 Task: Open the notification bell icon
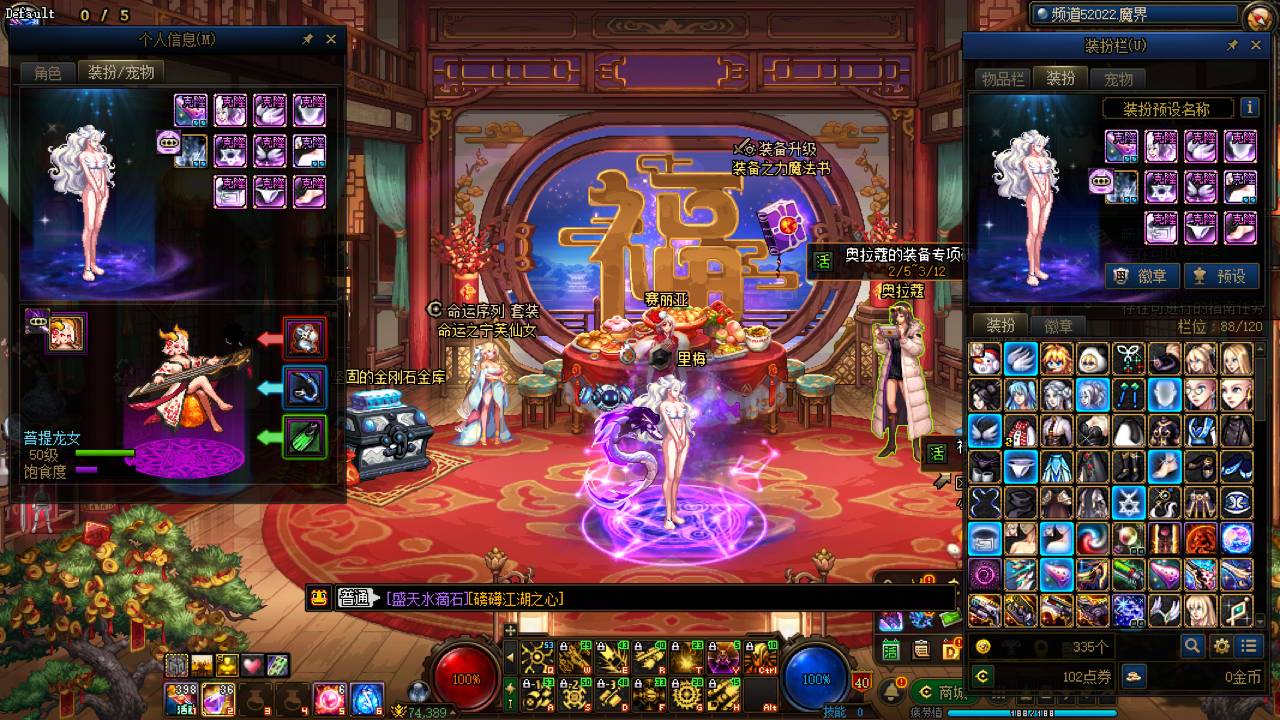(x=891, y=691)
